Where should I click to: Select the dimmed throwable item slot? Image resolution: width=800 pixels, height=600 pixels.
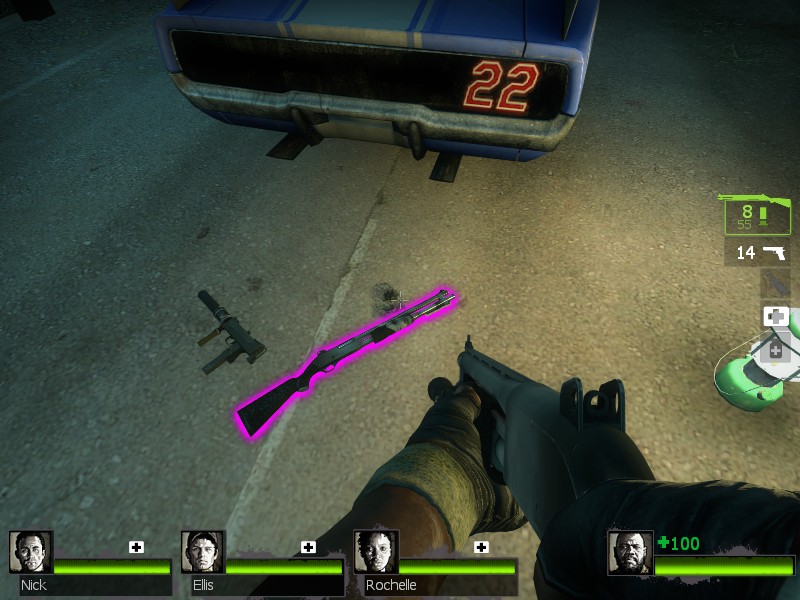tap(775, 285)
